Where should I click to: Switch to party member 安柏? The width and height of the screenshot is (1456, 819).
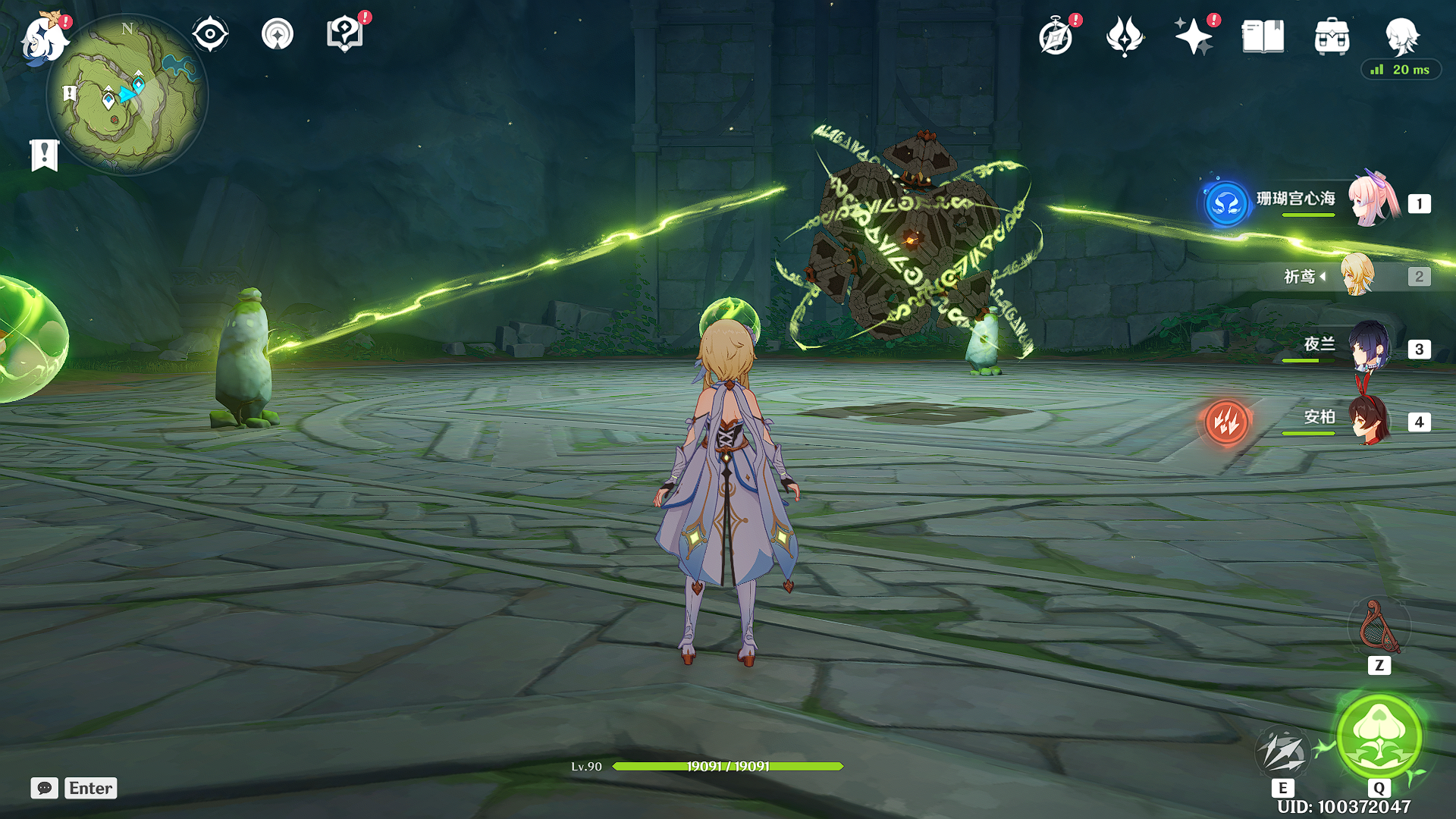pos(1369,420)
